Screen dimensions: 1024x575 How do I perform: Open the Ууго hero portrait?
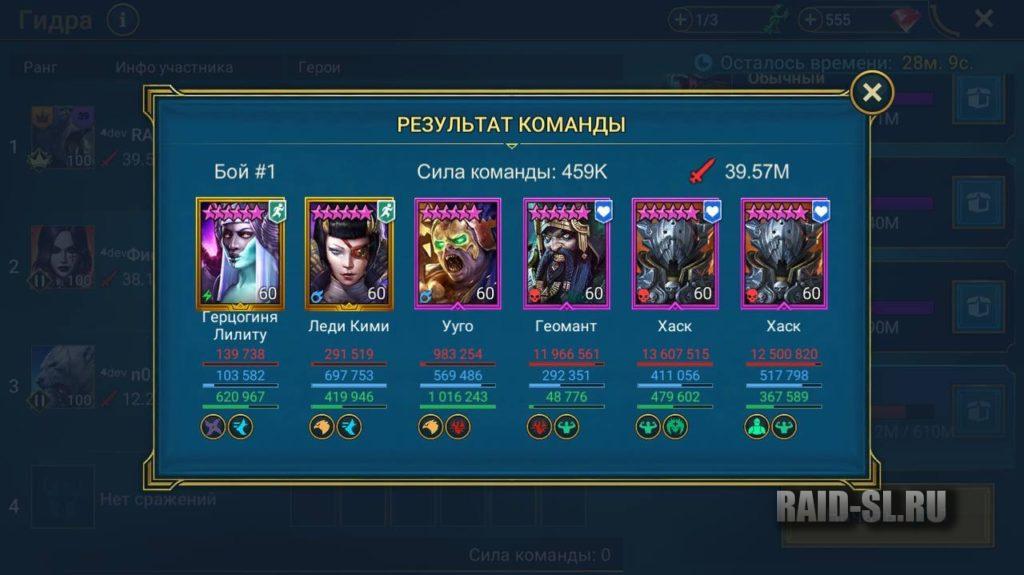[x=458, y=252]
